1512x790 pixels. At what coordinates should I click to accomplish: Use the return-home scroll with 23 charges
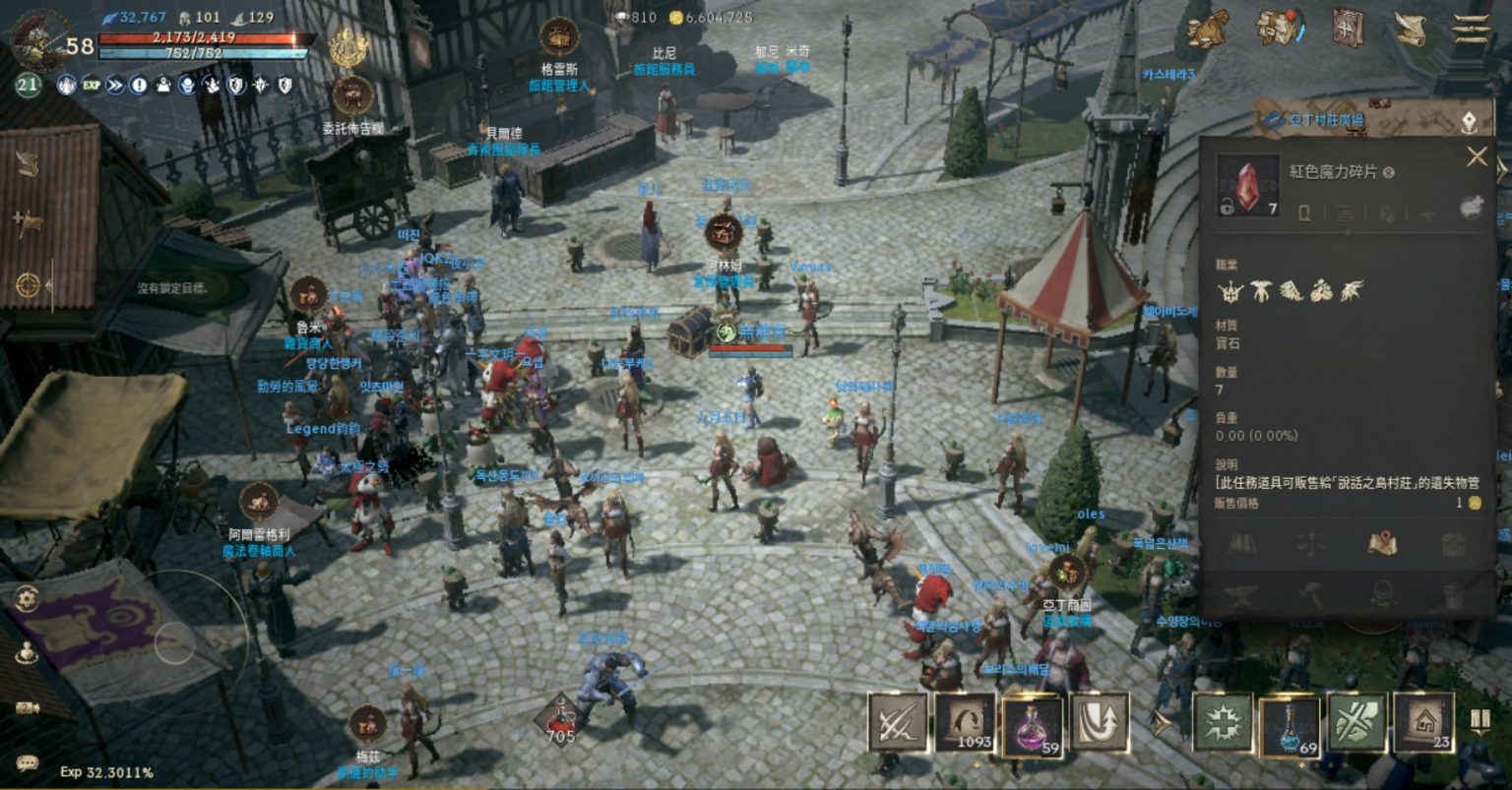click(x=1423, y=723)
